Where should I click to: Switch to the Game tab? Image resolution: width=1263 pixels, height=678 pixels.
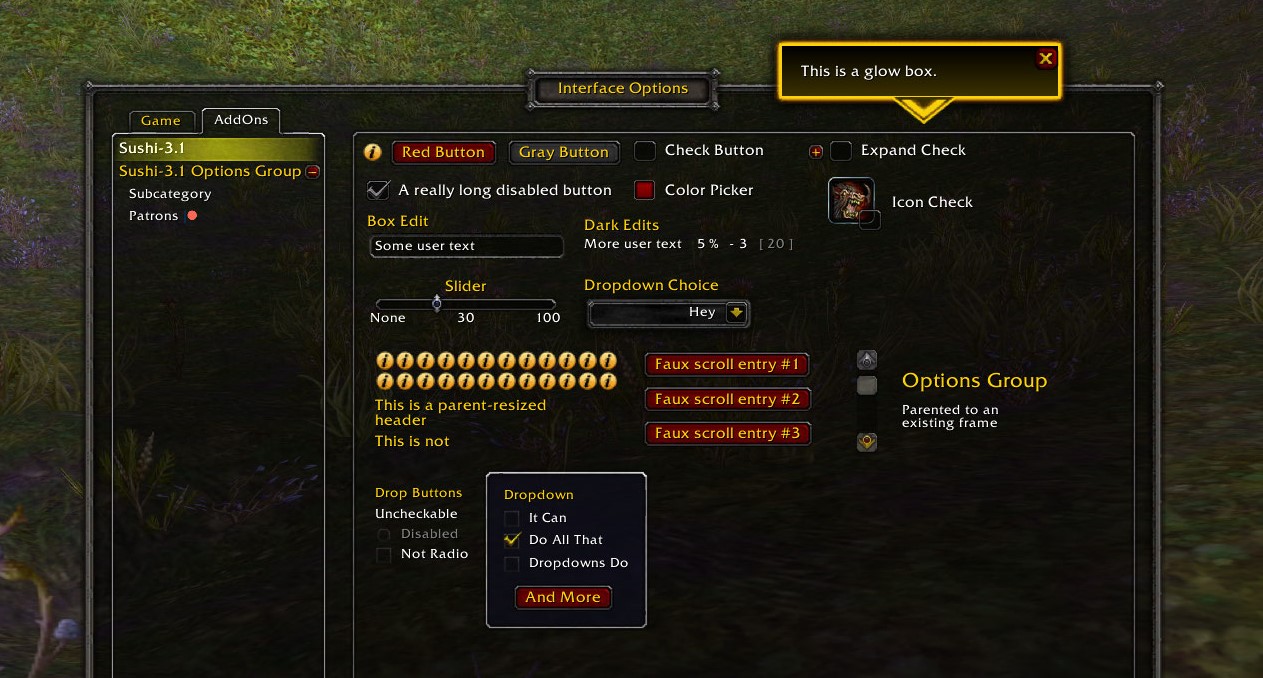click(x=160, y=120)
